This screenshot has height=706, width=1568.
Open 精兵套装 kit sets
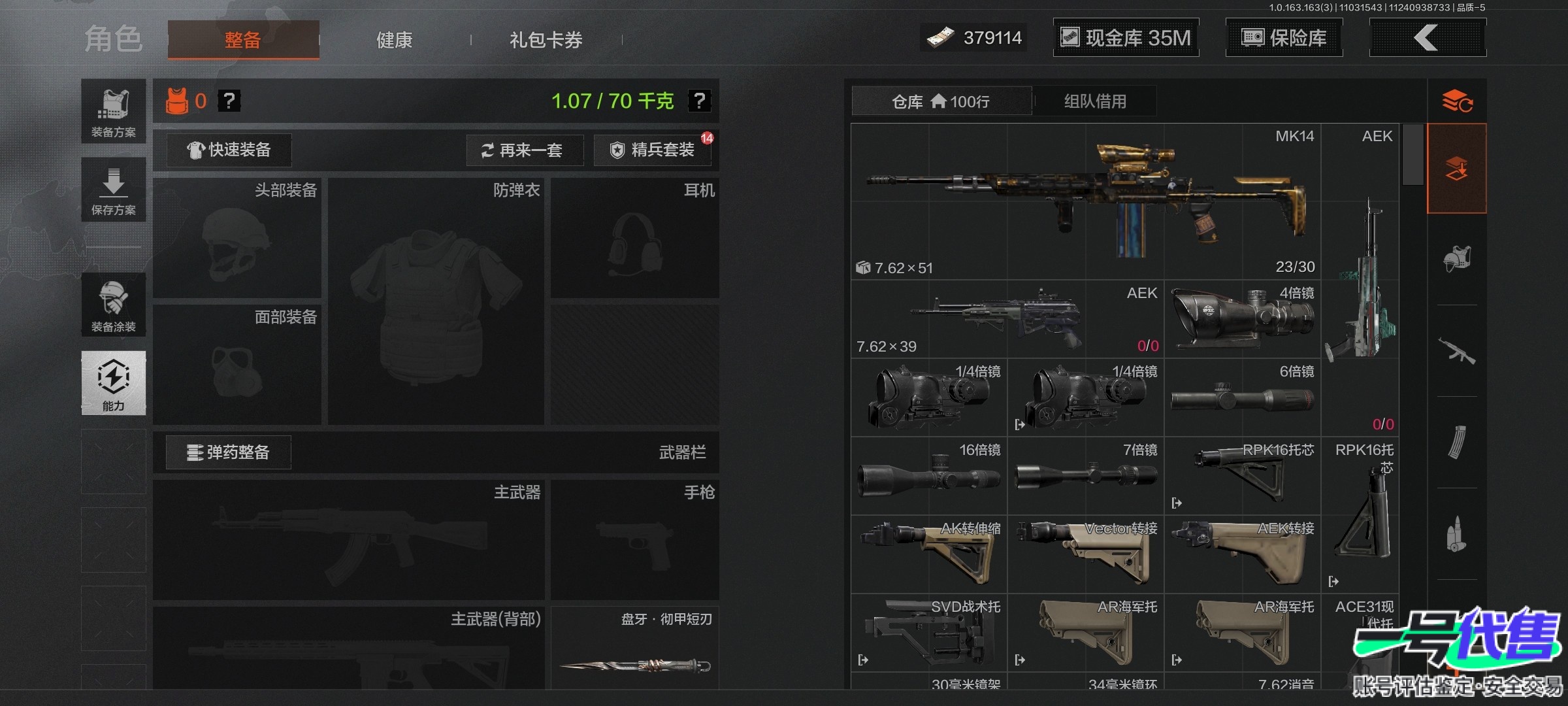click(x=652, y=150)
